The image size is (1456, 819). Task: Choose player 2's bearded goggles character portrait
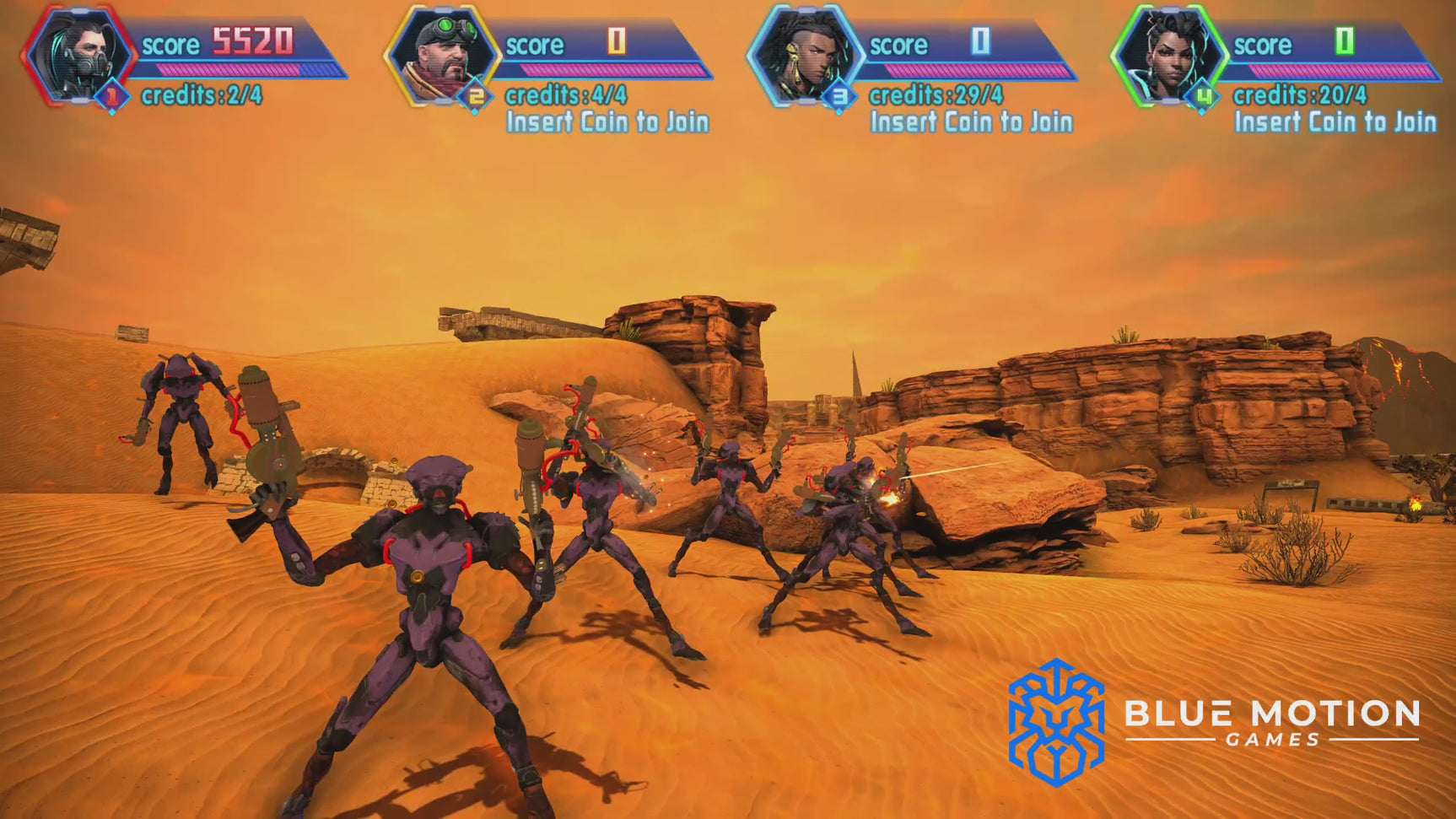click(444, 56)
